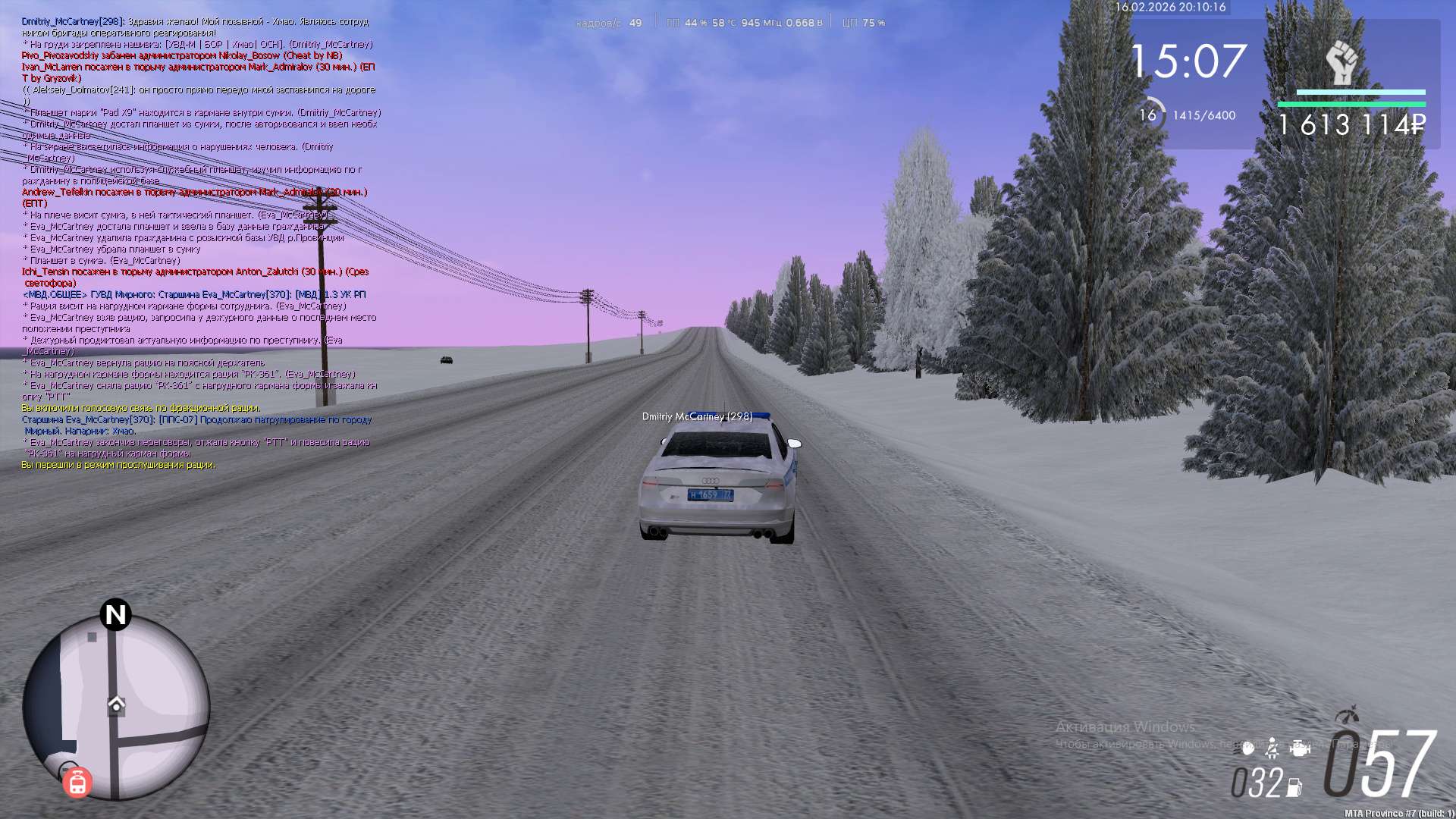
Task: Click the circular minimap
Action: (116, 707)
